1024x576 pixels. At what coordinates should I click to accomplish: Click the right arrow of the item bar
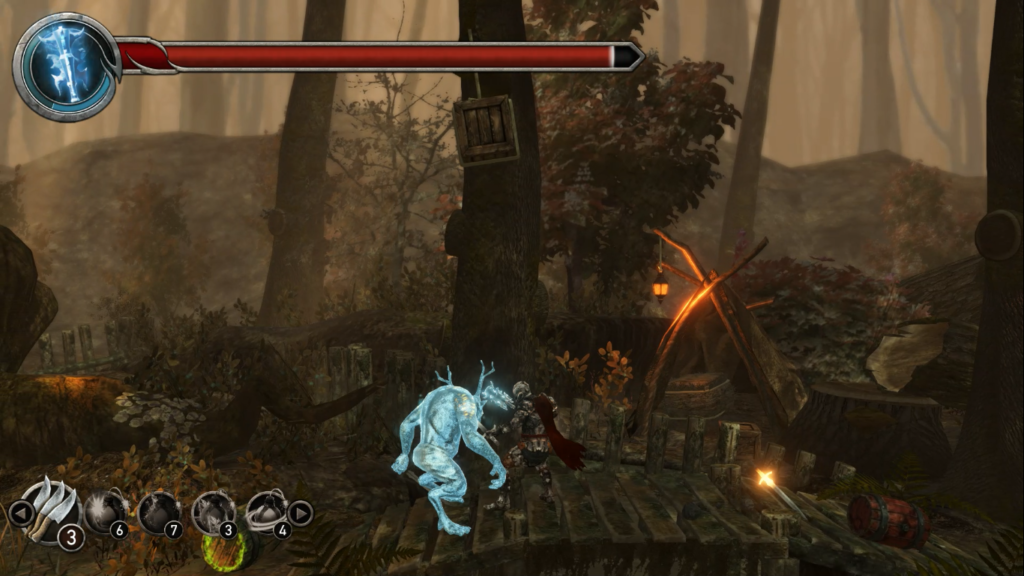click(300, 514)
